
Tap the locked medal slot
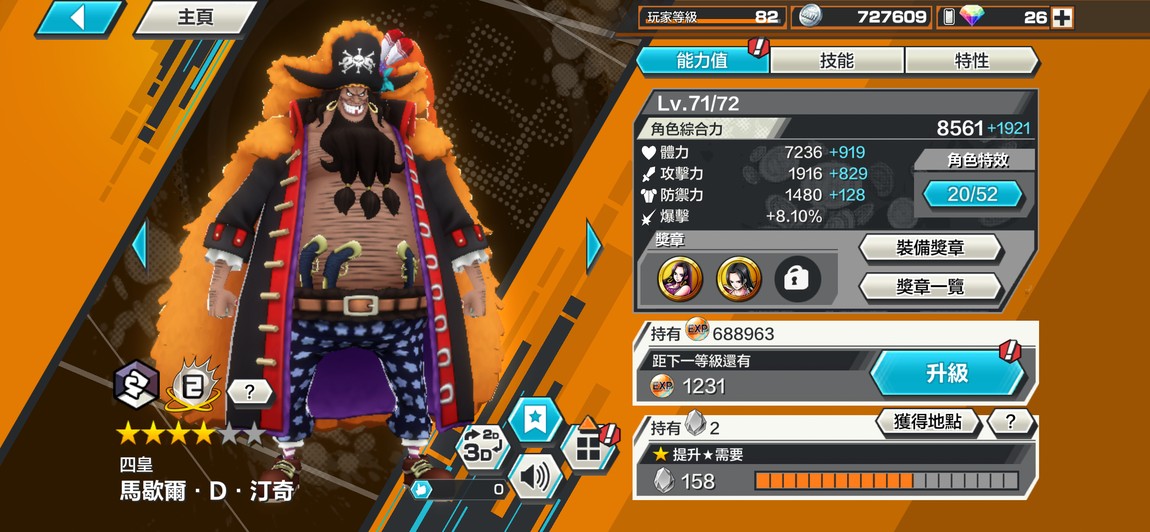click(797, 280)
